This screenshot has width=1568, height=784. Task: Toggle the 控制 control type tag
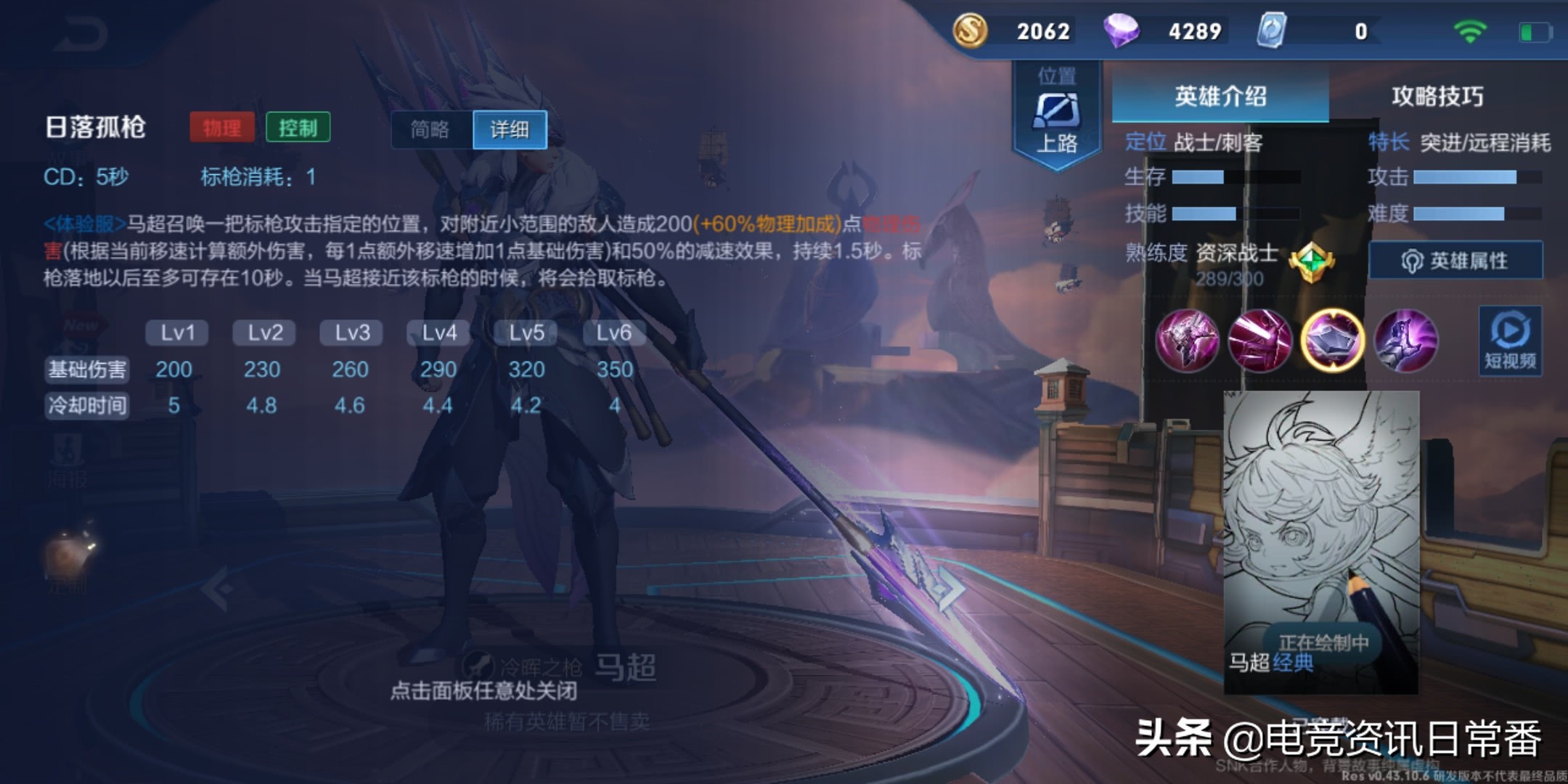(x=299, y=126)
